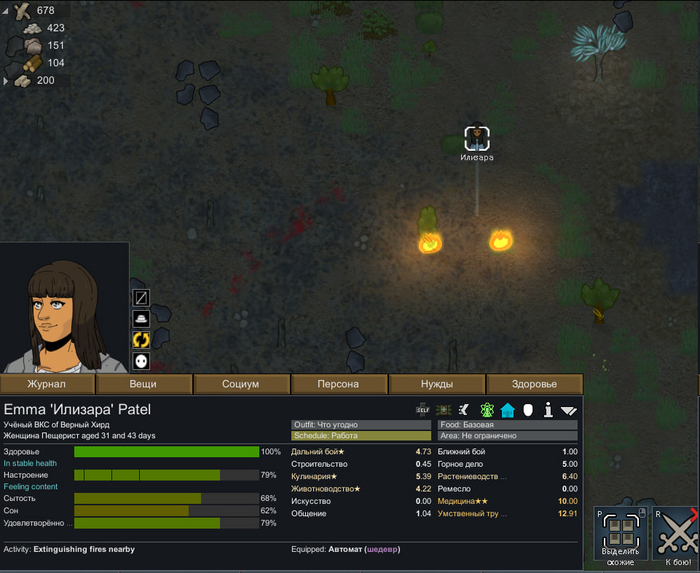This screenshot has width=700, height=573.
Task: Toggle the SELF self-tend icon
Action: [423, 409]
